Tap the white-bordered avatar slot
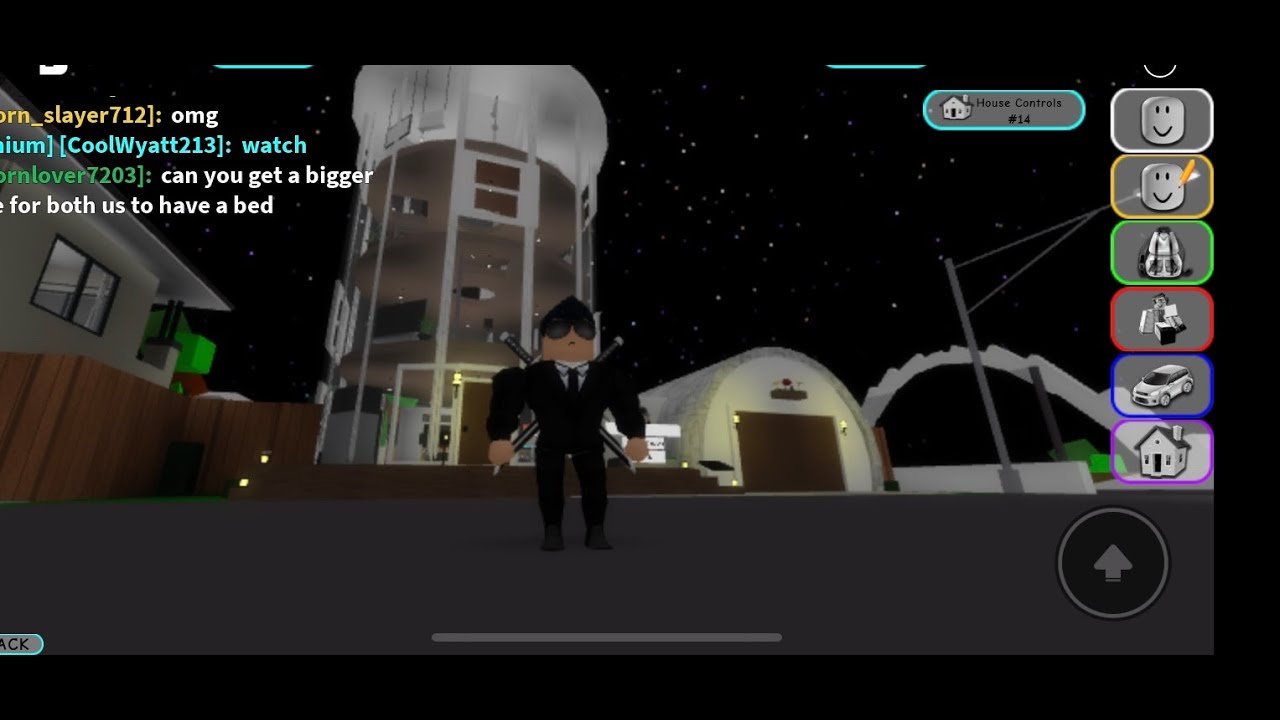 [x=1161, y=120]
